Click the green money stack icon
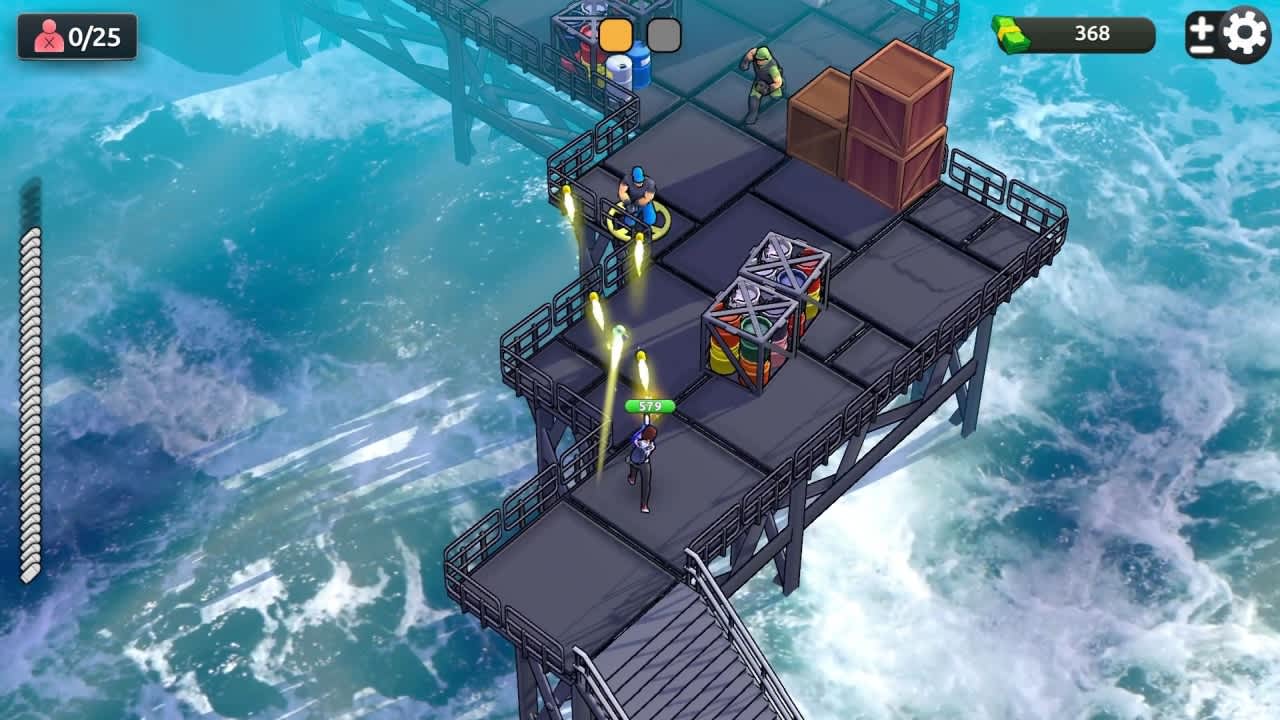Screen dimensions: 1280x720 point(1013,32)
